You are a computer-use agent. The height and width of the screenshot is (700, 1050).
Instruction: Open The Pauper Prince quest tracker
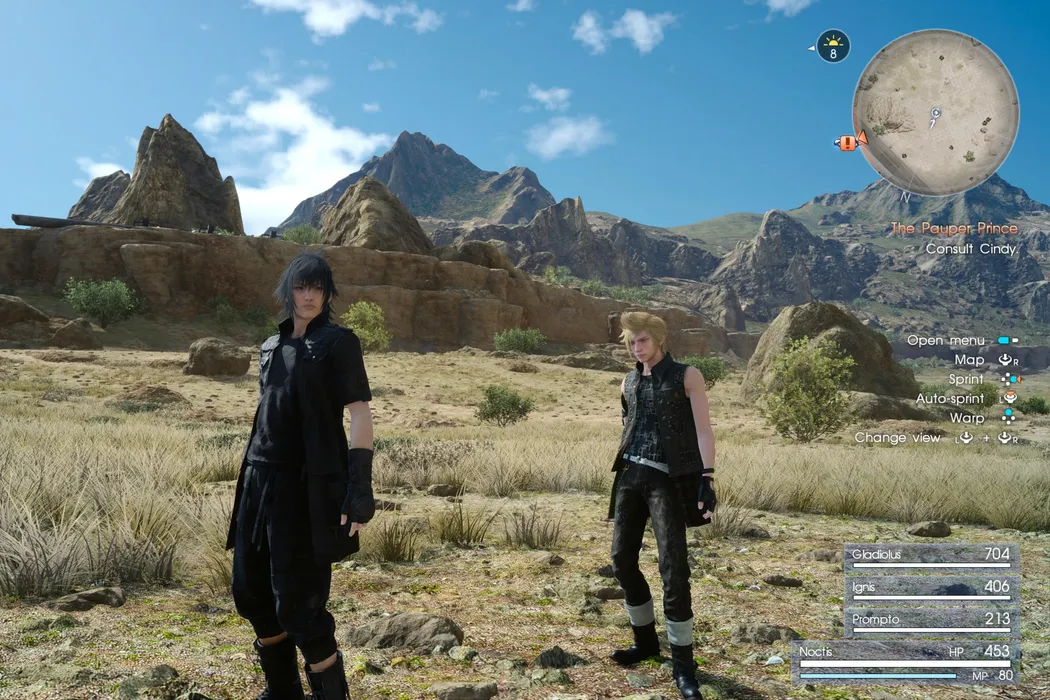click(954, 229)
